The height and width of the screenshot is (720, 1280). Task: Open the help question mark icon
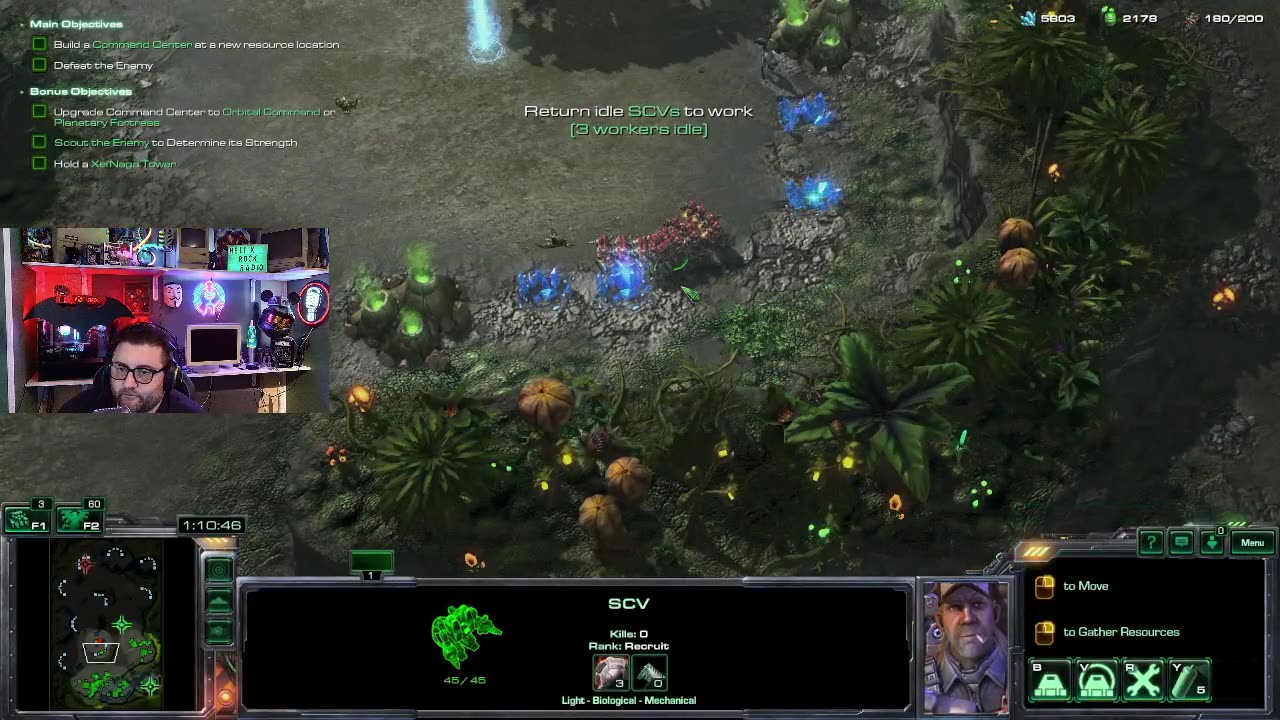click(x=1150, y=541)
